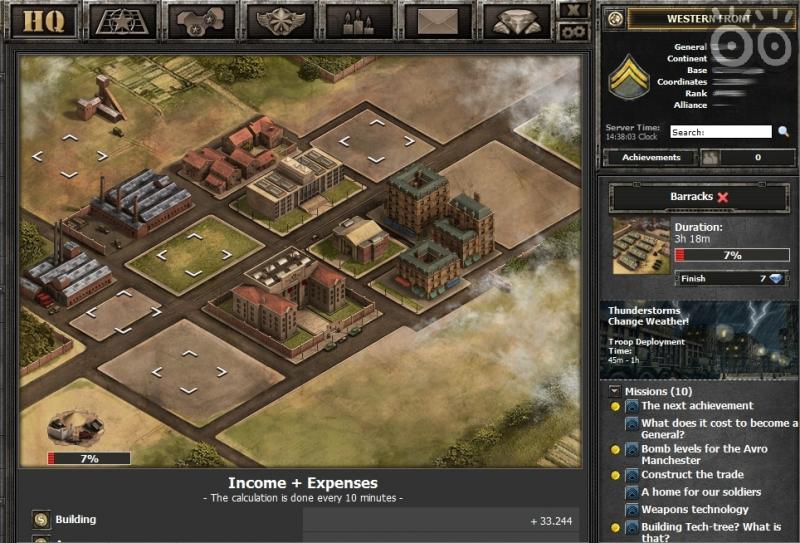This screenshot has height=543, width=800.
Task: Open the HQ screen
Action: point(44,21)
